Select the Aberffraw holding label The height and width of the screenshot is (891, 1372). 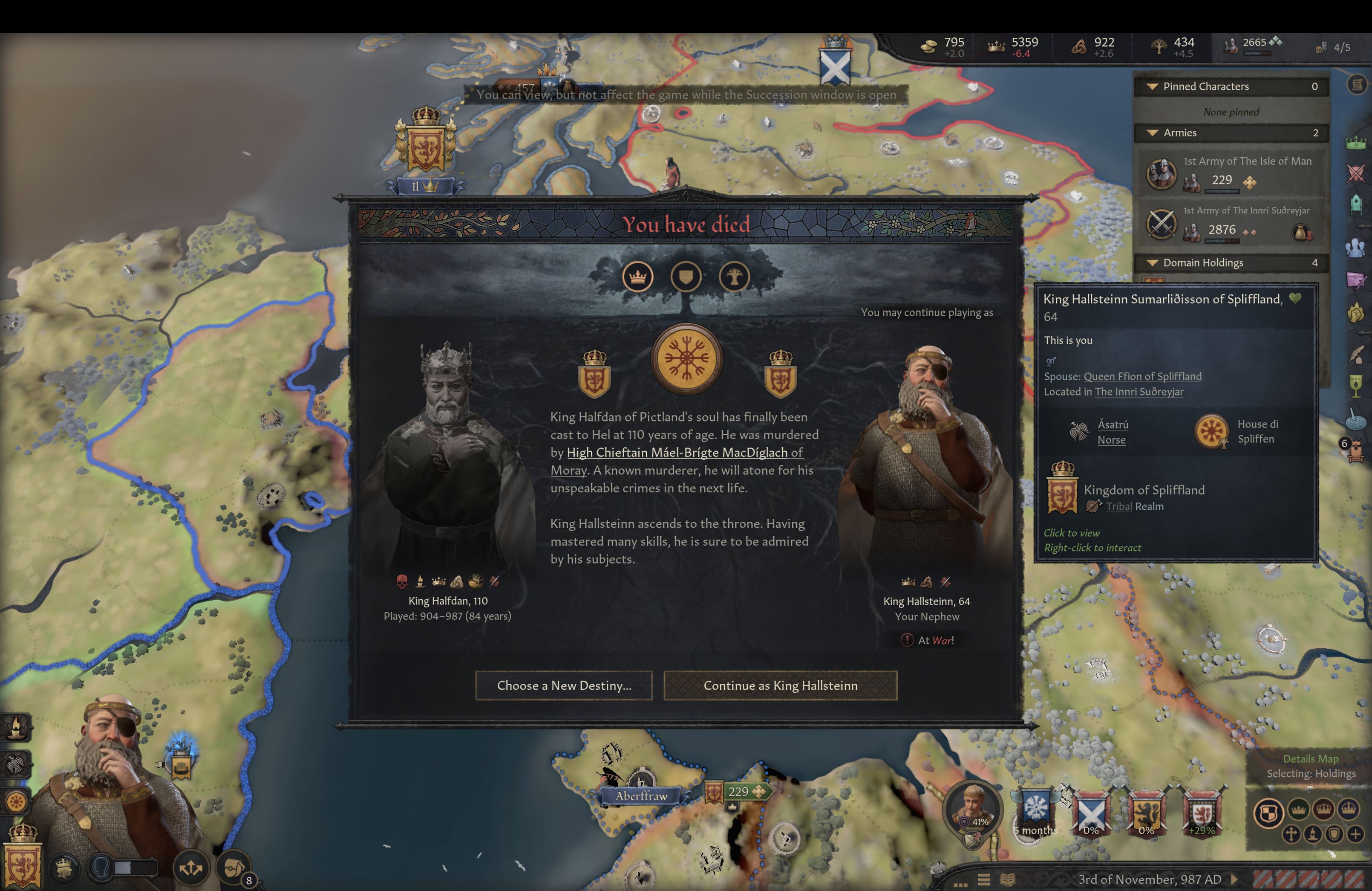point(641,796)
